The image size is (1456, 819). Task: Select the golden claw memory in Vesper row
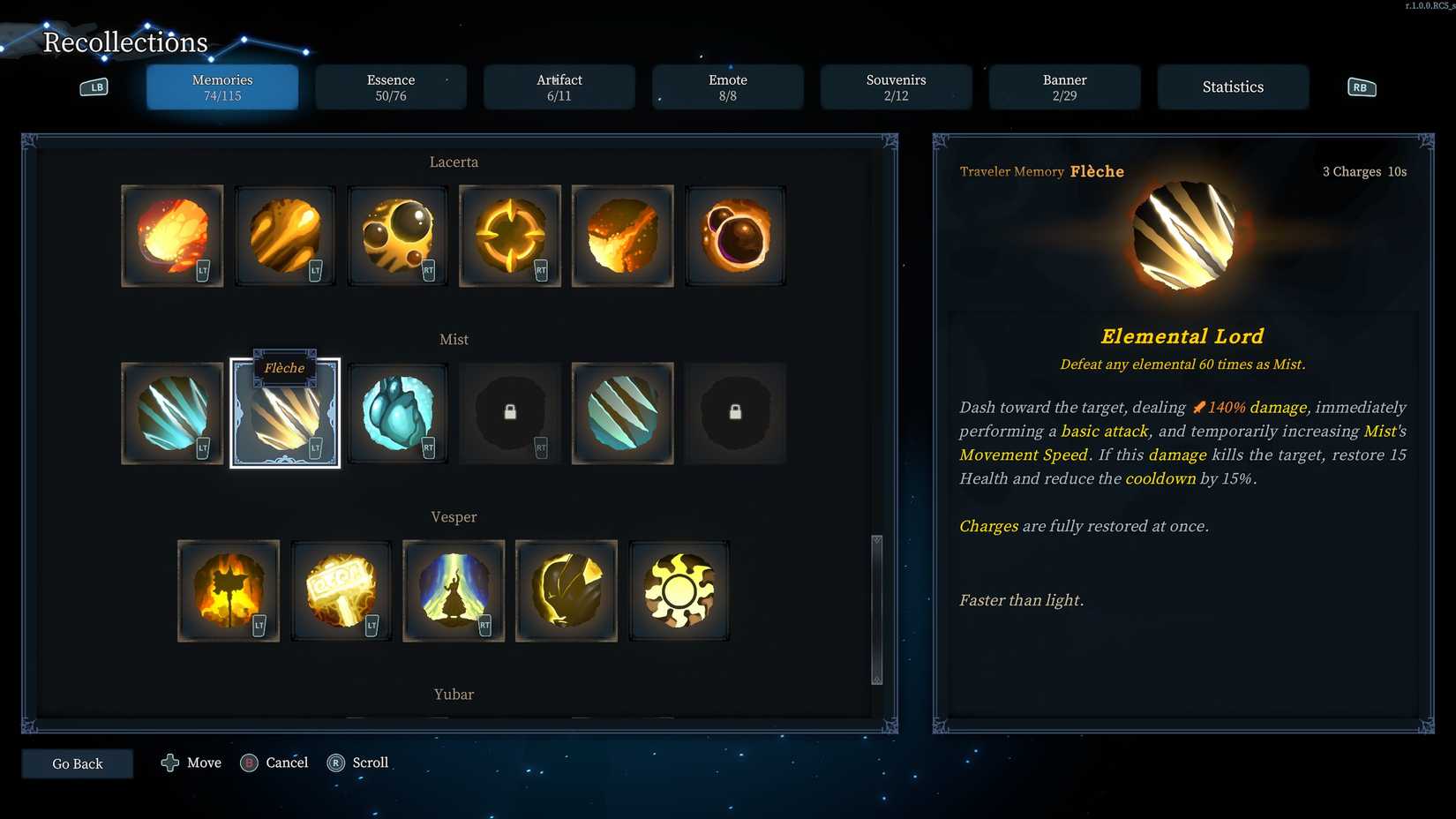point(567,590)
